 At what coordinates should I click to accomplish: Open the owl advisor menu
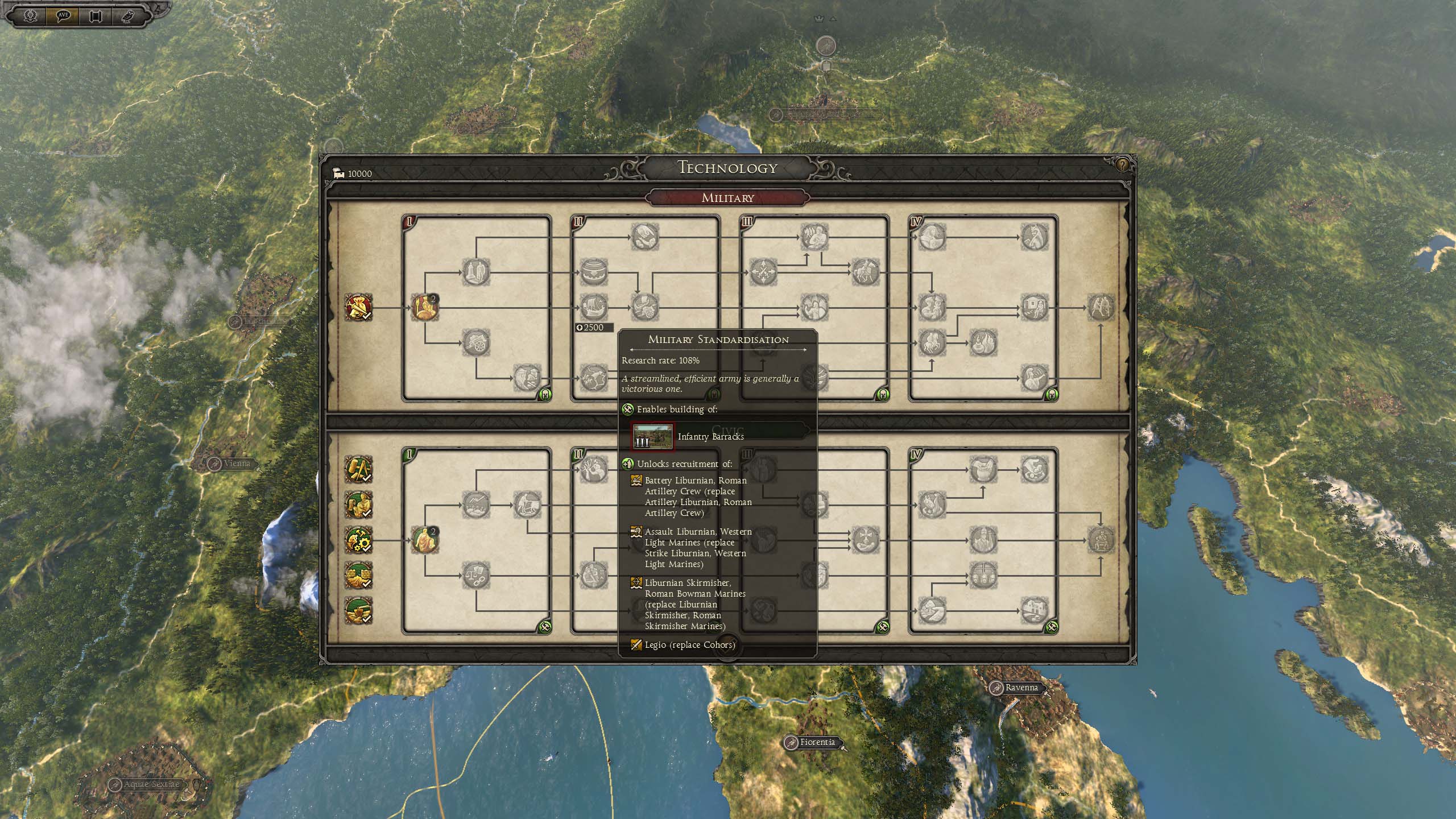pos(127,15)
